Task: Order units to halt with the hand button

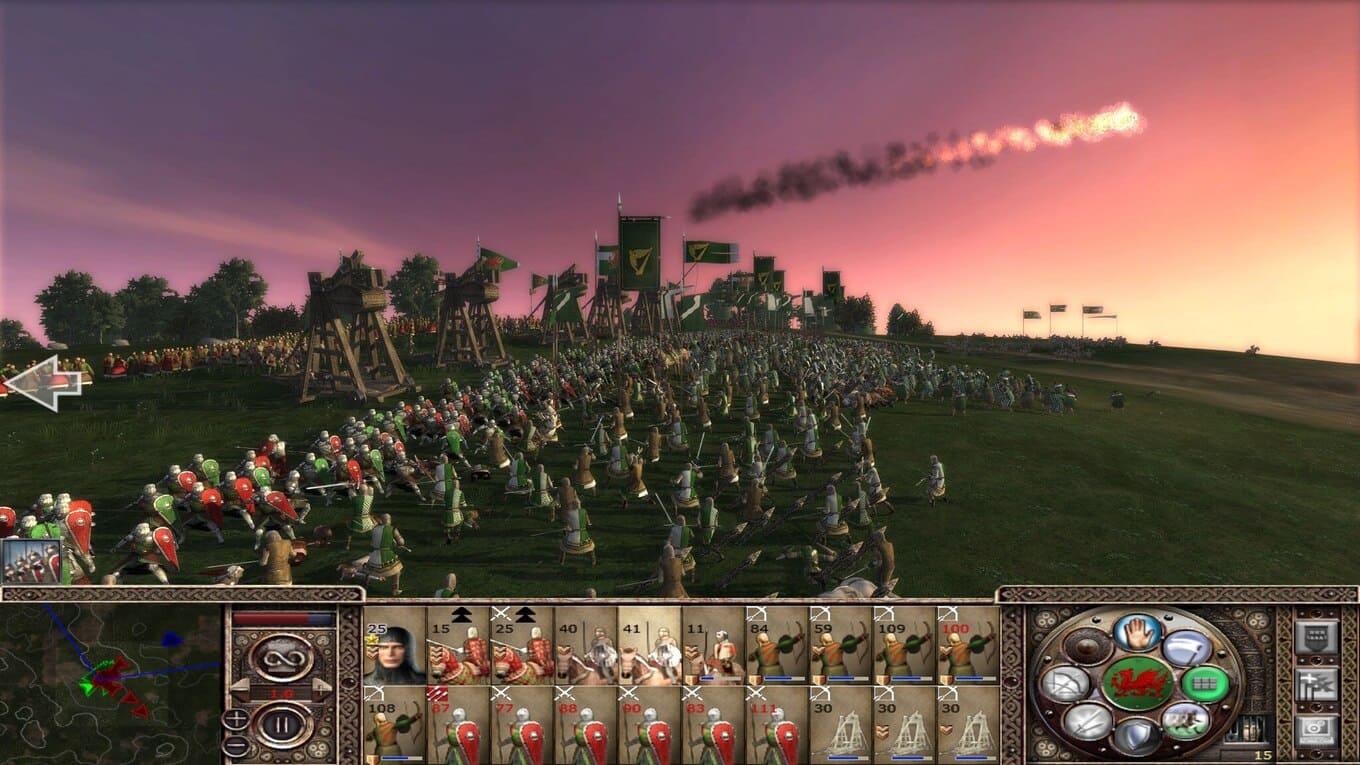Action: click(x=1137, y=631)
